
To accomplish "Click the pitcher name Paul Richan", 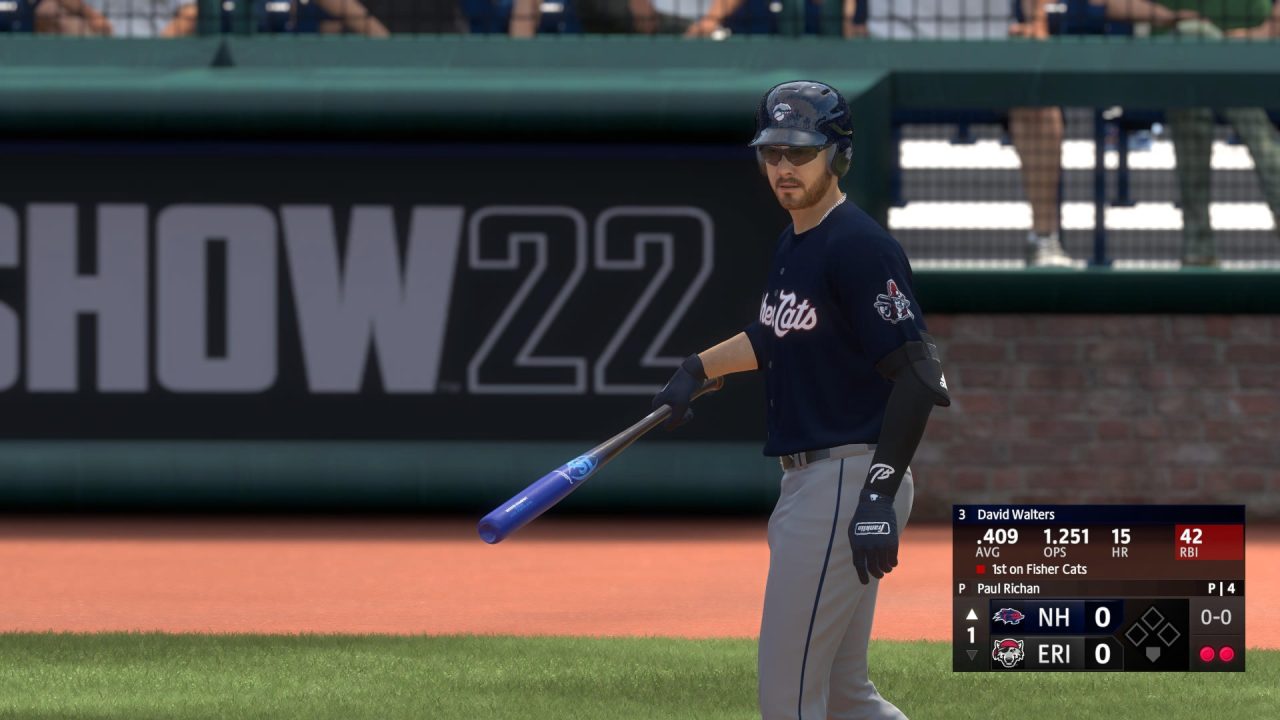I will pyautogui.click(x=1007, y=588).
